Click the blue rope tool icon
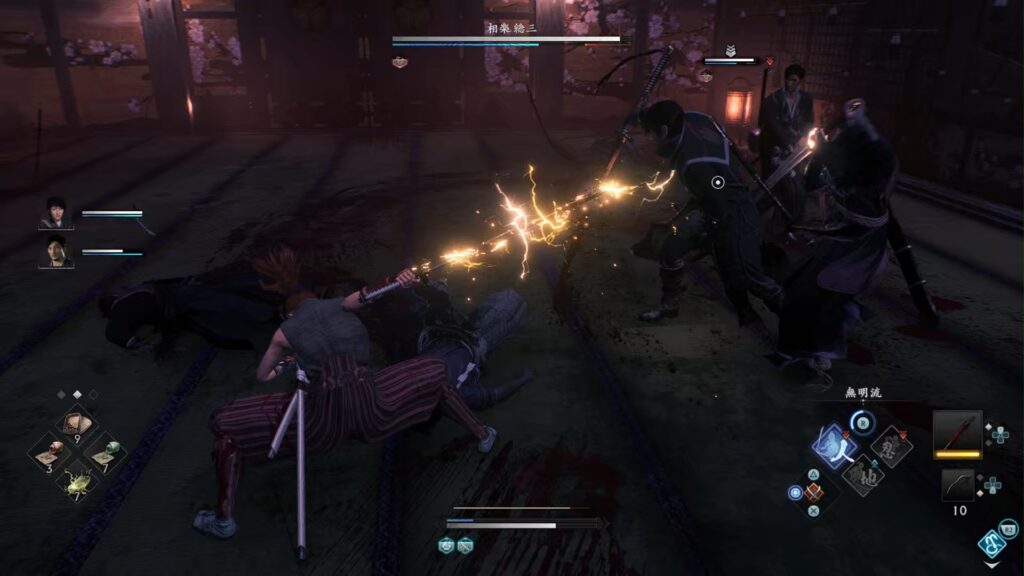This screenshot has height=576, width=1024. [x=992, y=544]
